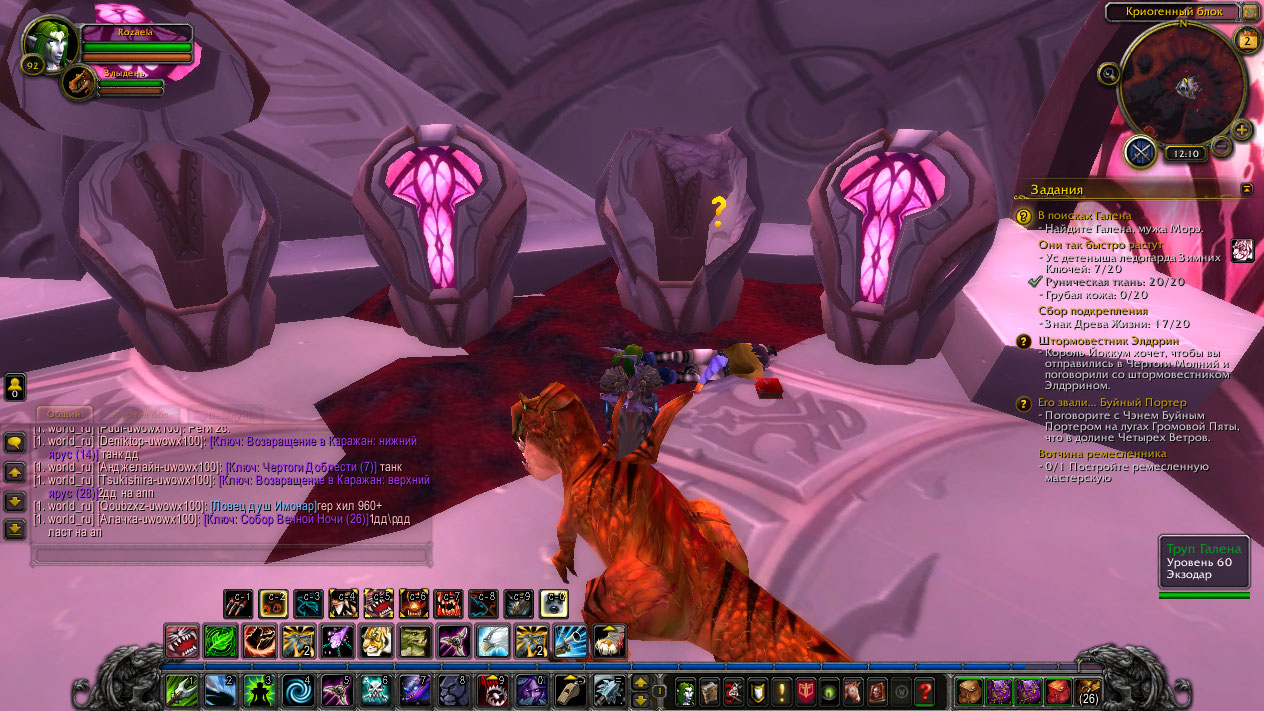This screenshot has width=1264, height=711.
Task: Collapse the Задания quest tracker
Action: click(1247, 188)
